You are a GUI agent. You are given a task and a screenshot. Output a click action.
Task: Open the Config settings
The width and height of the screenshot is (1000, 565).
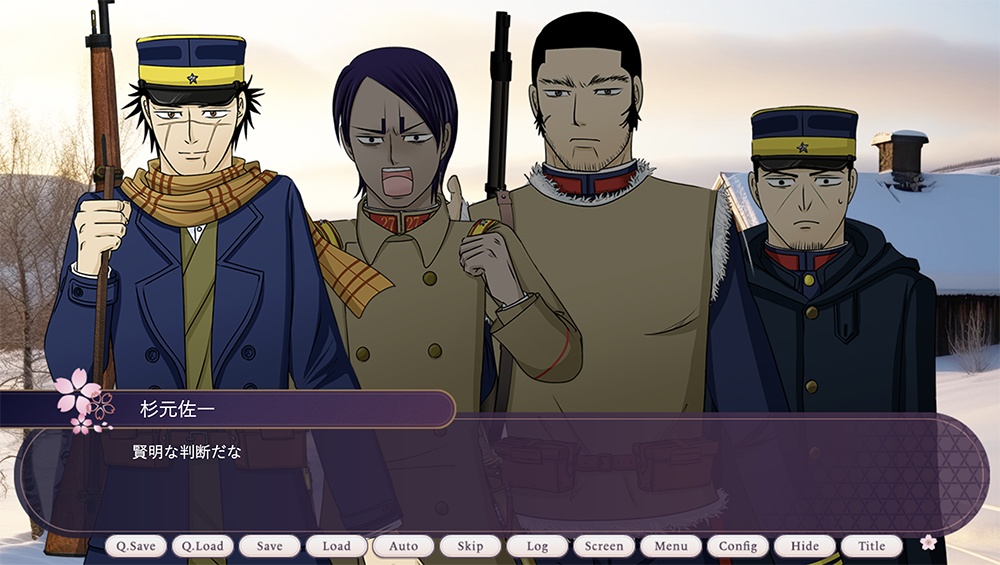[739, 546]
